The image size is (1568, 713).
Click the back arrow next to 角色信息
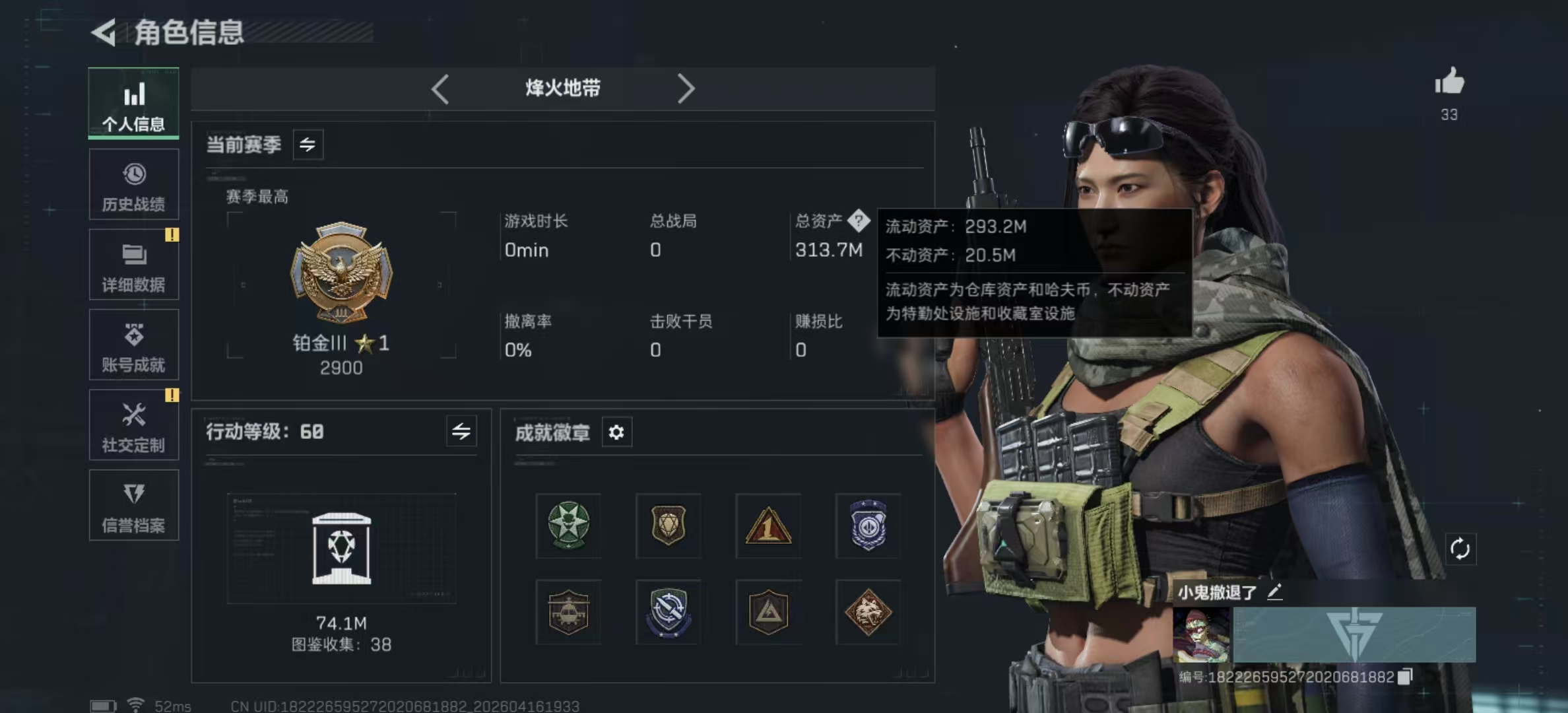[x=106, y=32]
